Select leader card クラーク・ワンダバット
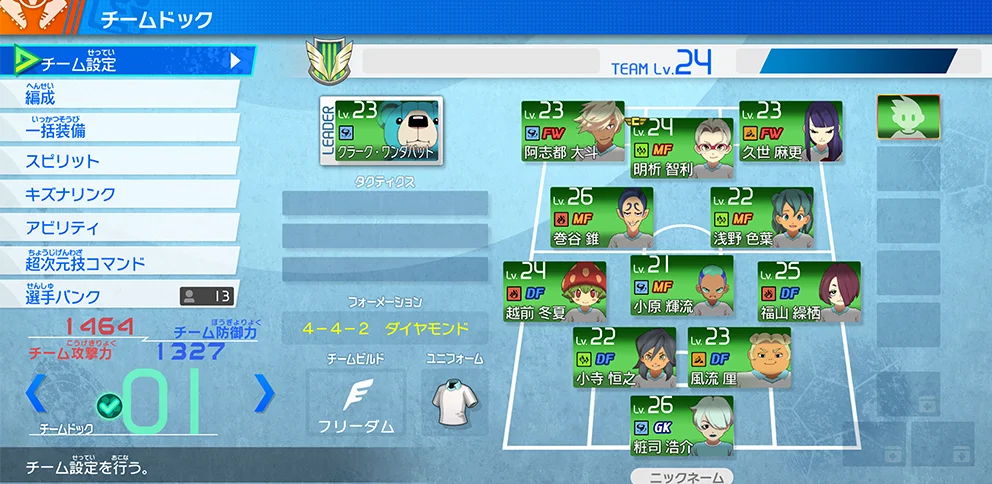This screenshot has width=992, height=484. click(x=381, y=131)
